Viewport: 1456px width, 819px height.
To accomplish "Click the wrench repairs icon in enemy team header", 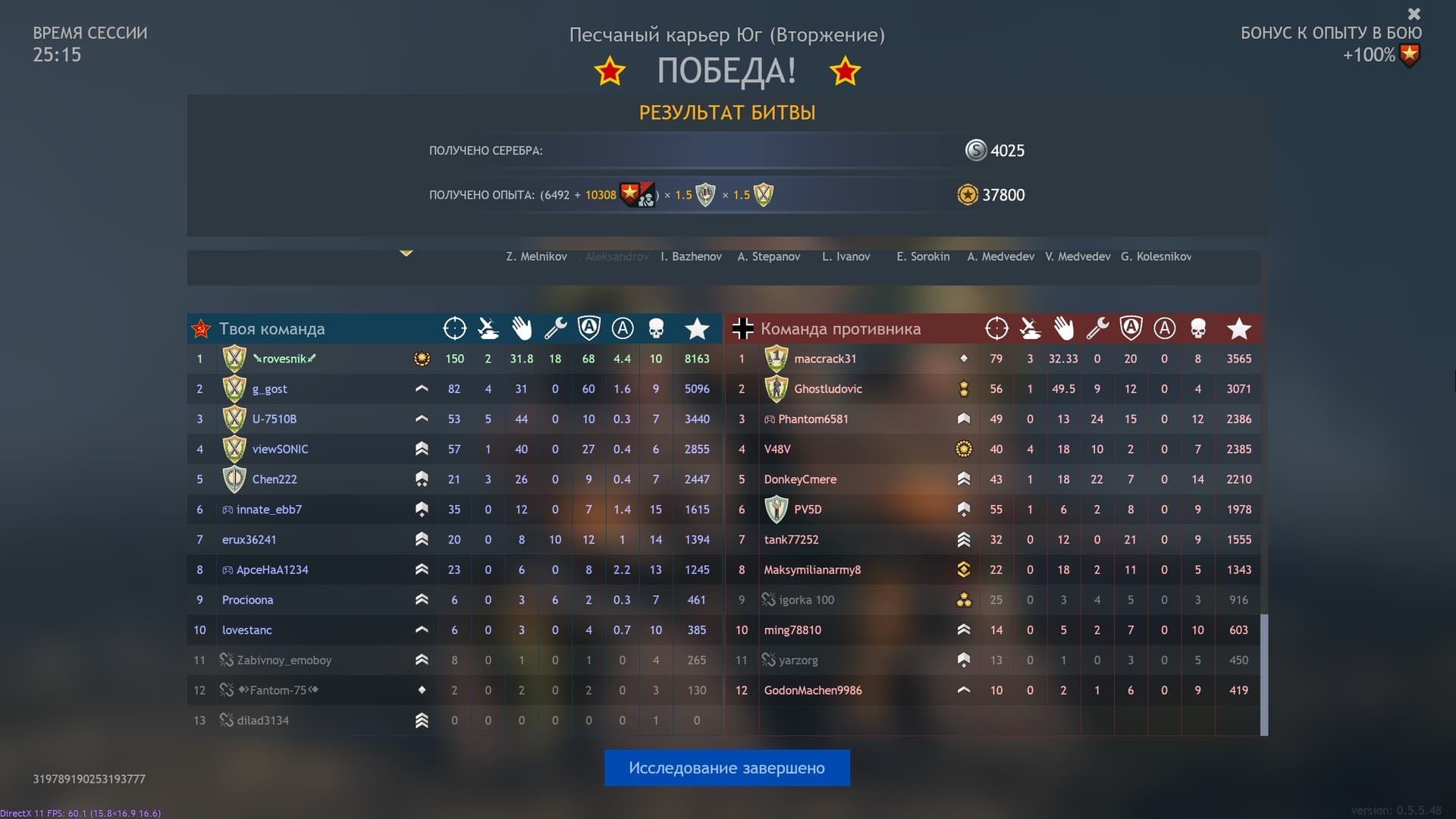I will click(1097, 328).
